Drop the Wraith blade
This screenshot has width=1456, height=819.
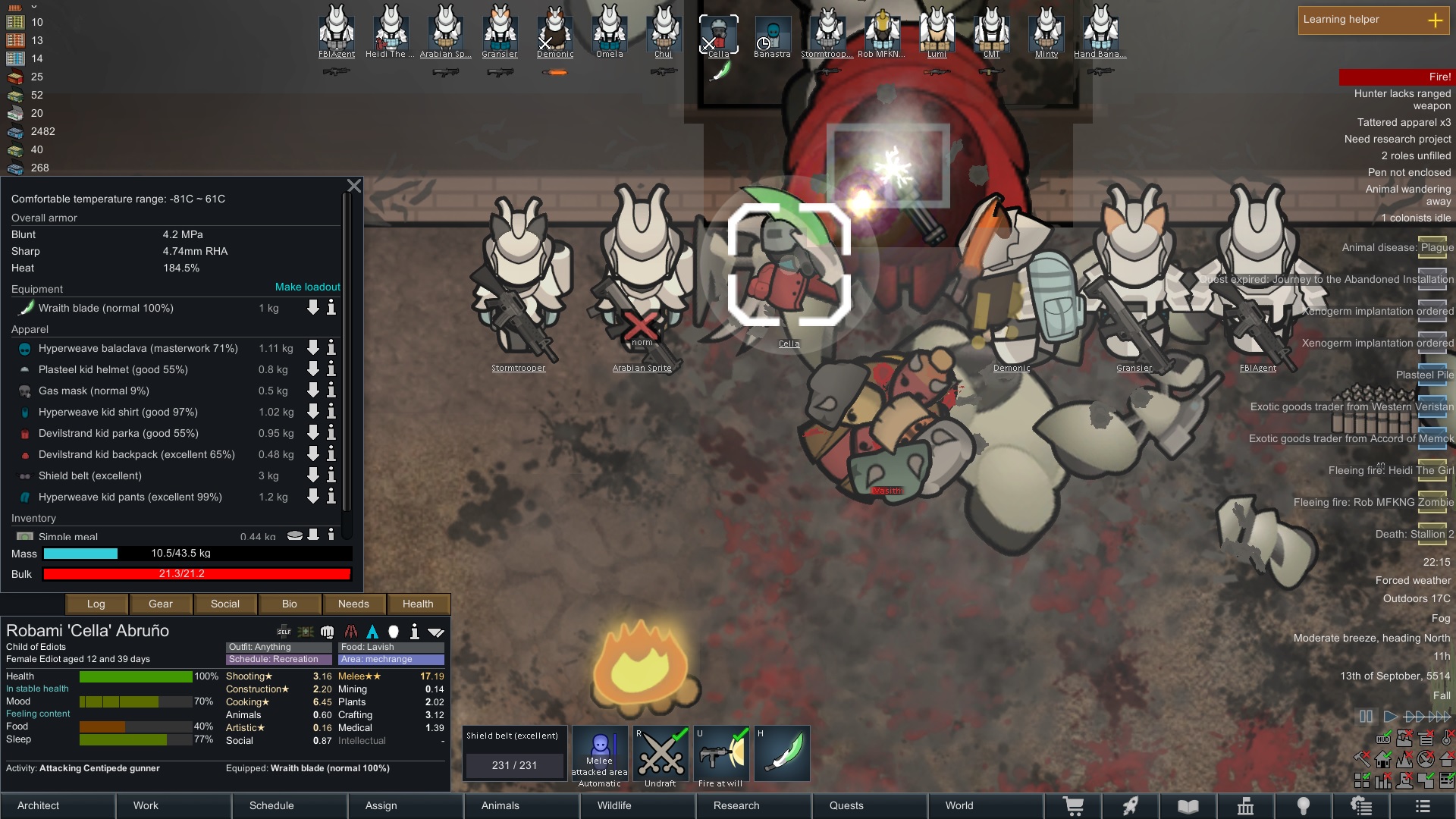pyautogui.click(x=312, y=308)
